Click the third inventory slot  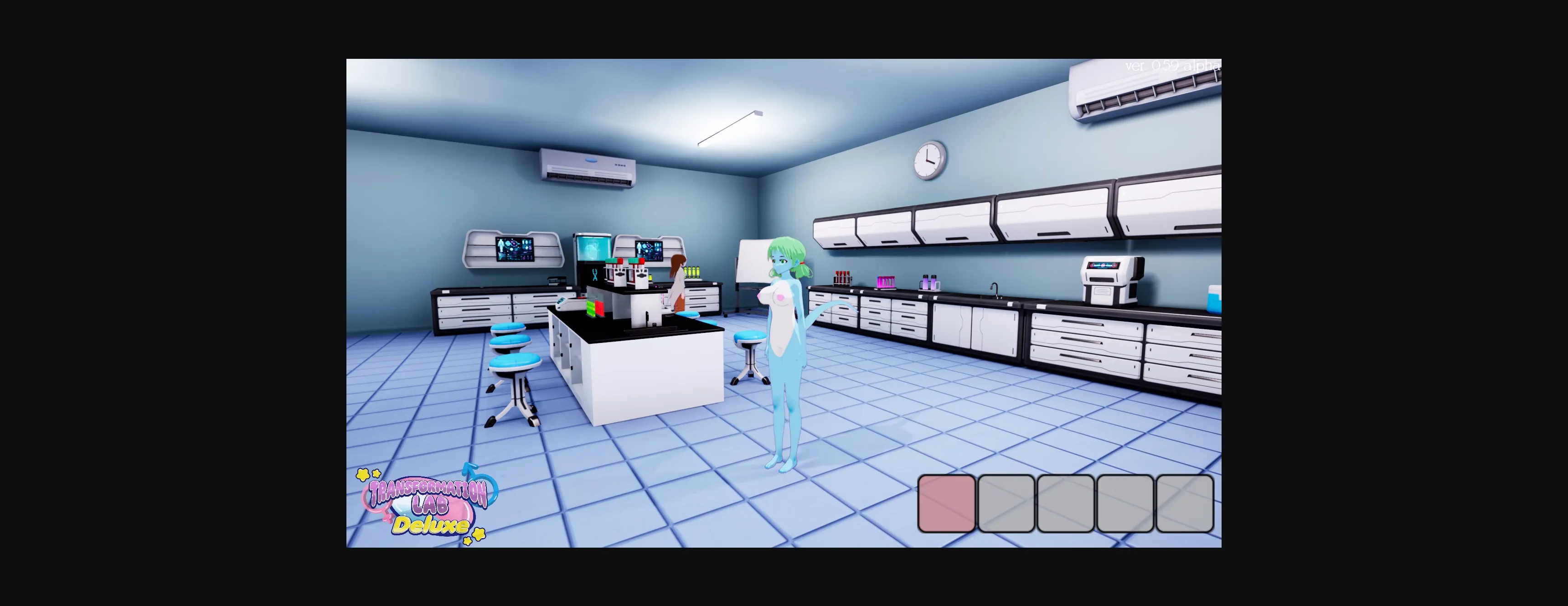(1065, 504)
